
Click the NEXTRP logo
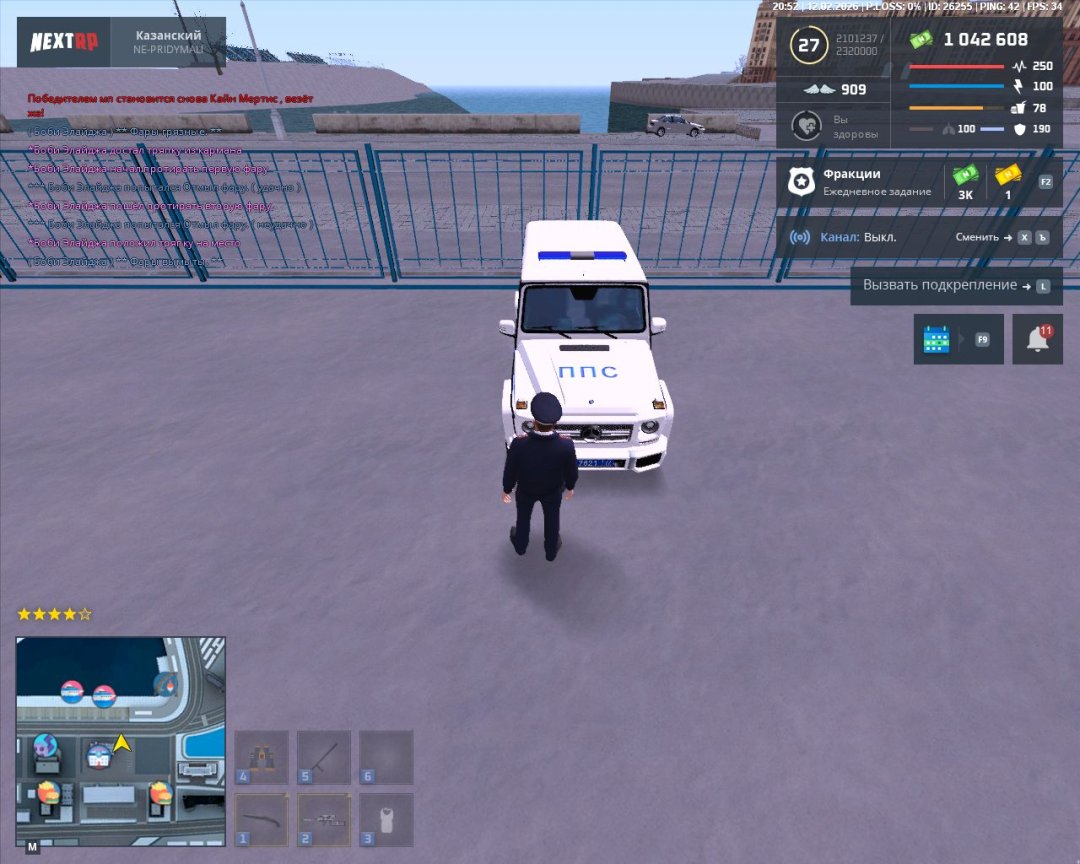(62, 42)
